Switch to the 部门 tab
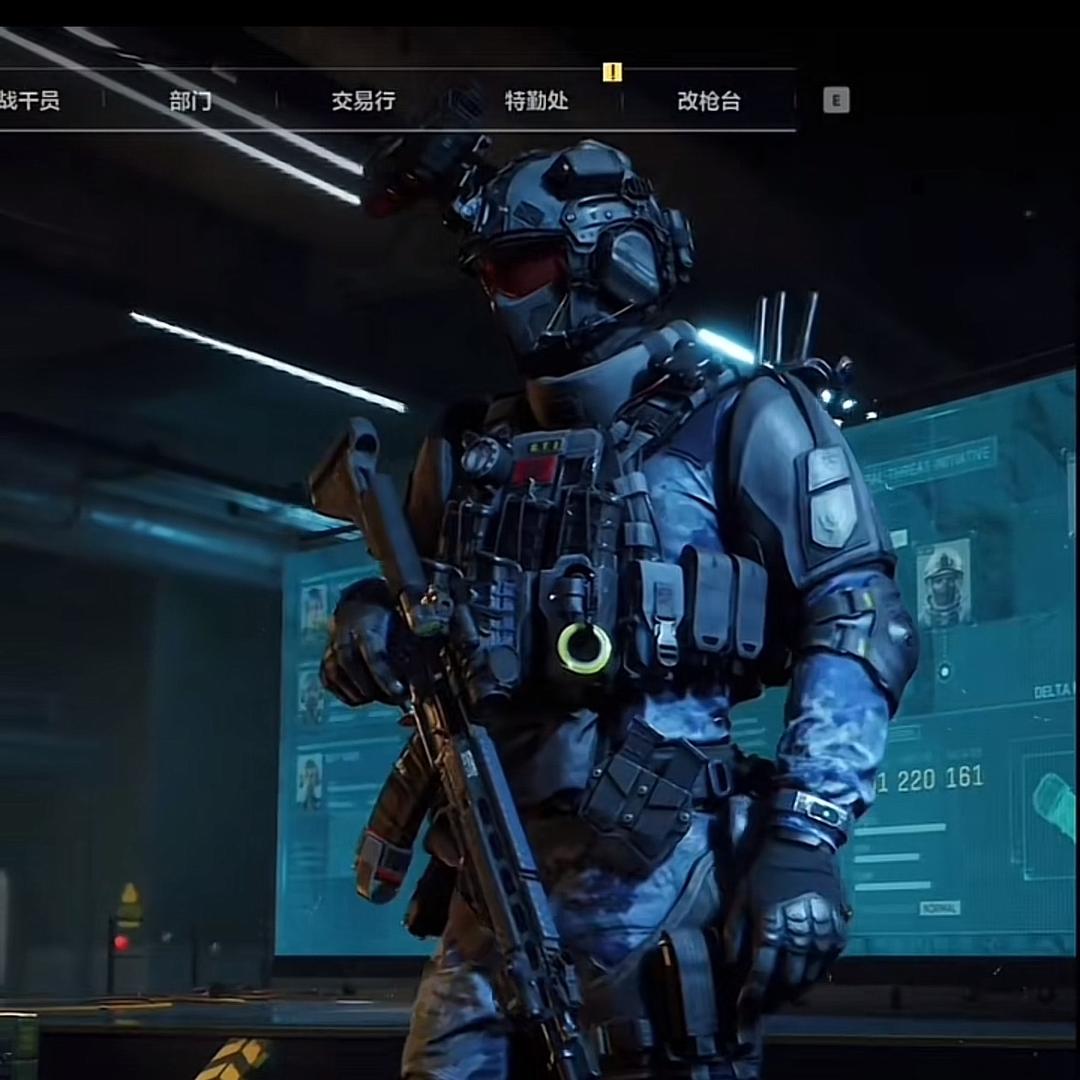This screenshot has width=1080, height=1080. [190, 101]
